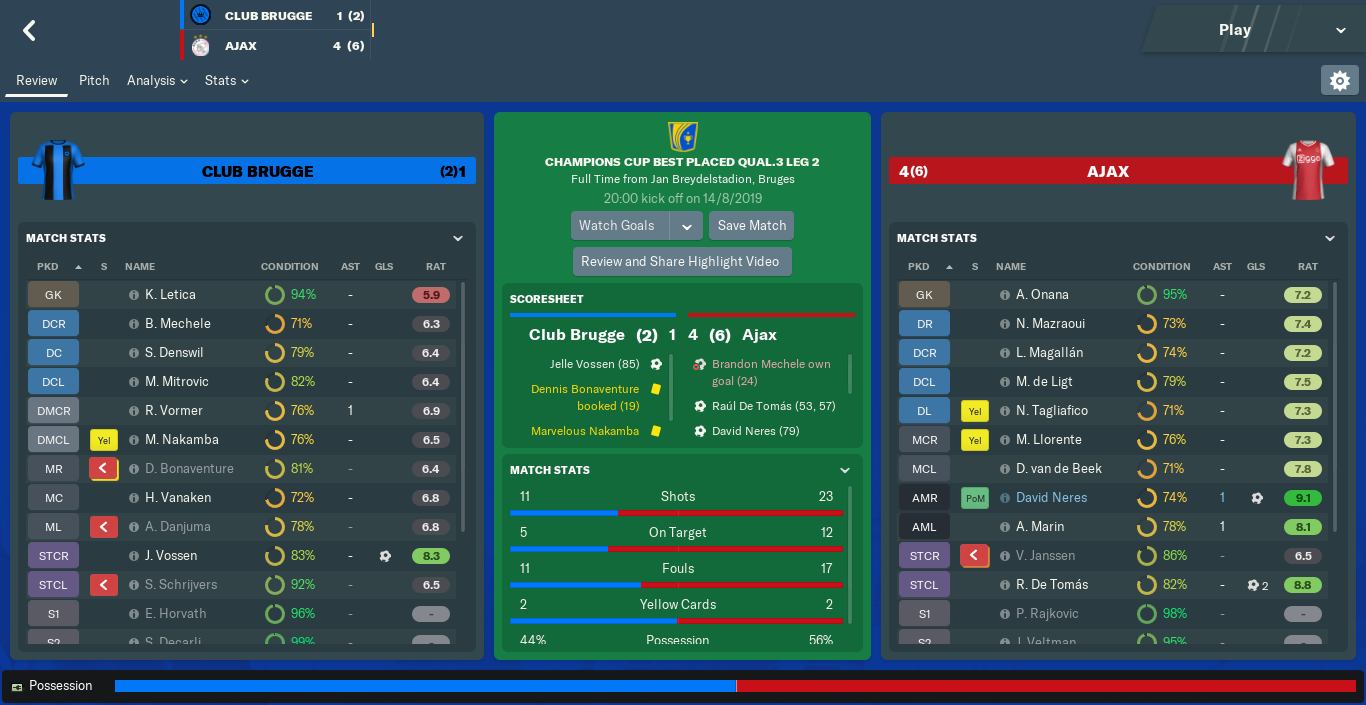The width and height of the screenshot is (1366, 705).
Task: Open the Play button dropdown arrow
Action: (x=1340, y=31)
